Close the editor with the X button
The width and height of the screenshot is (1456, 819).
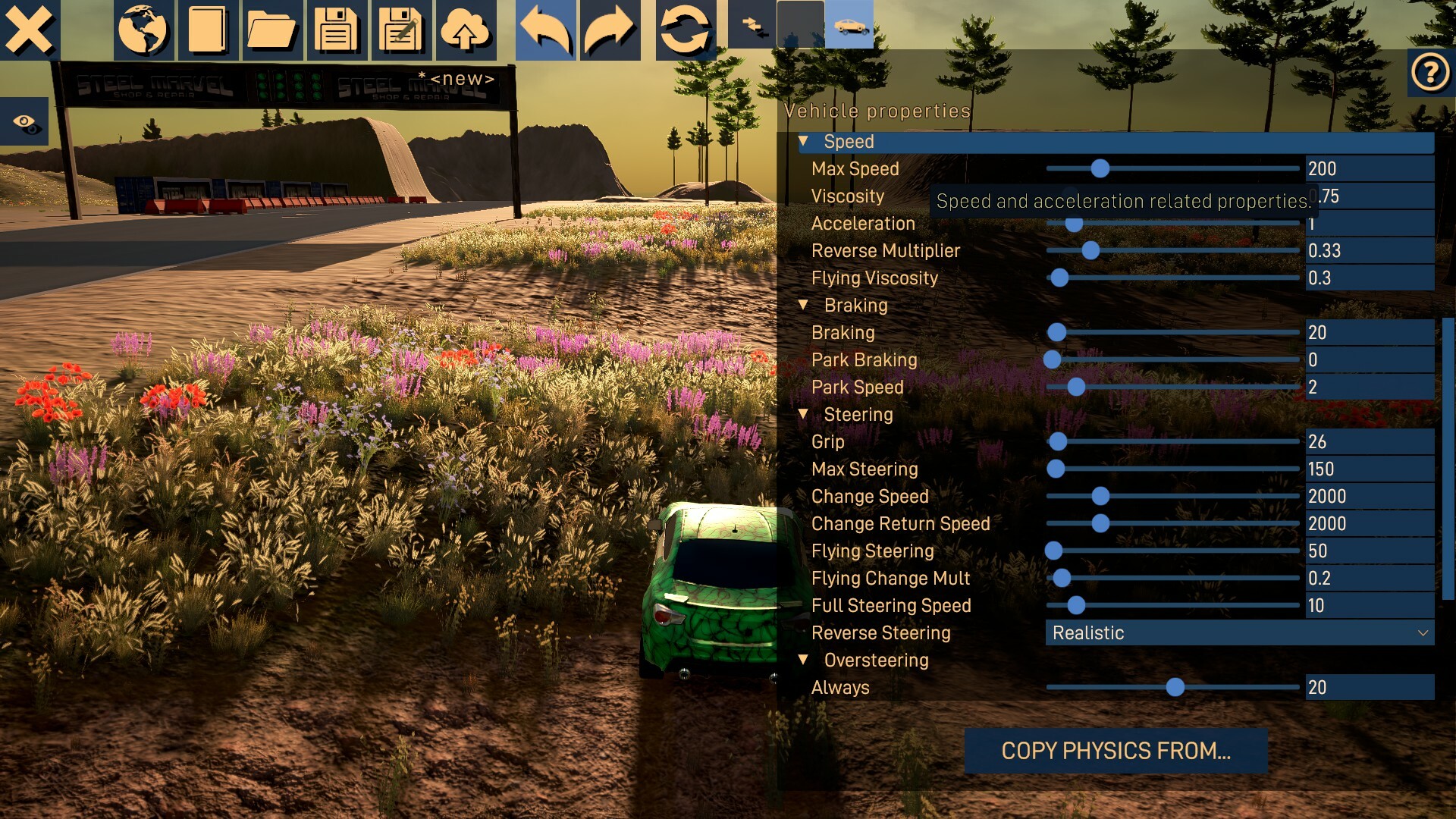(29, 30)
